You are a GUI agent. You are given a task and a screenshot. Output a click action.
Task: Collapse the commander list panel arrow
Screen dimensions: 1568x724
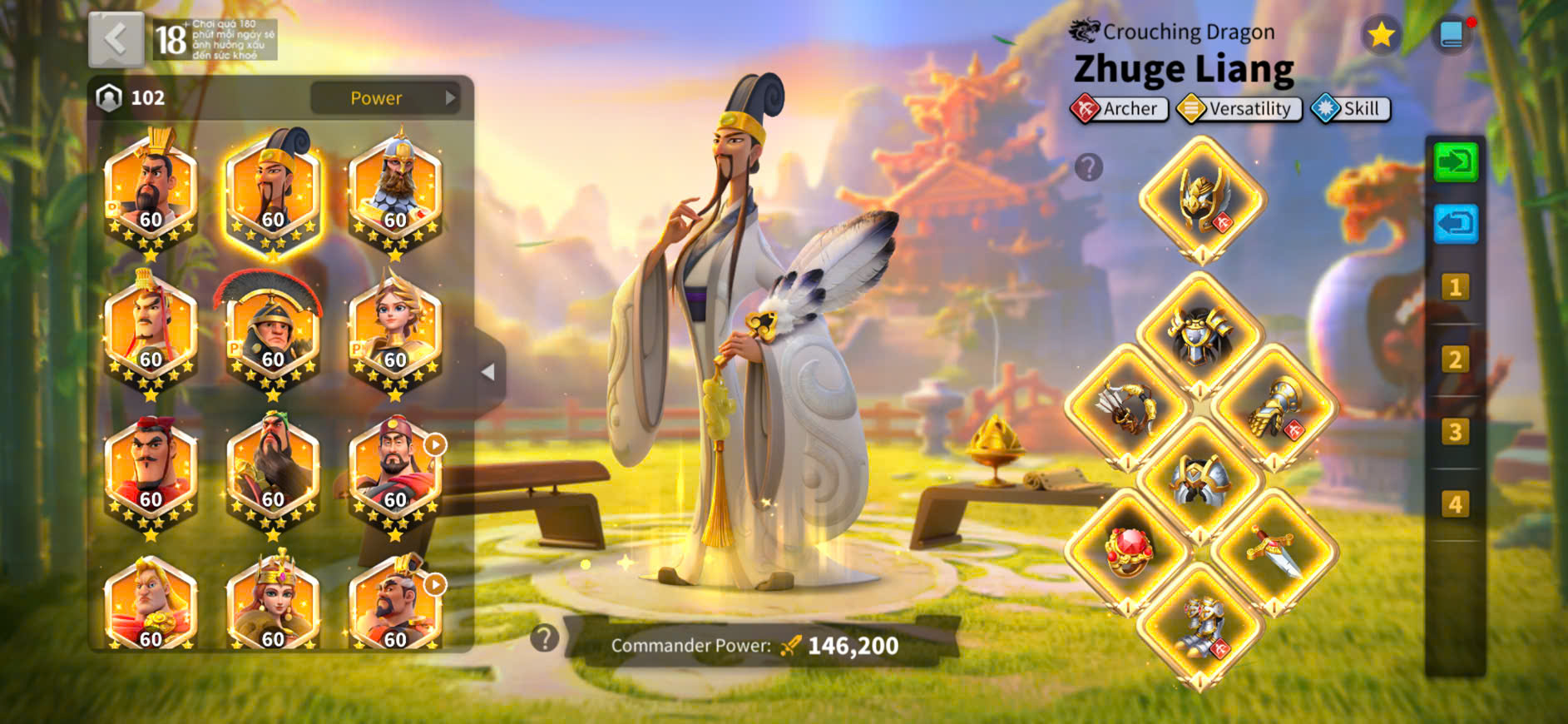coord(488,372)
